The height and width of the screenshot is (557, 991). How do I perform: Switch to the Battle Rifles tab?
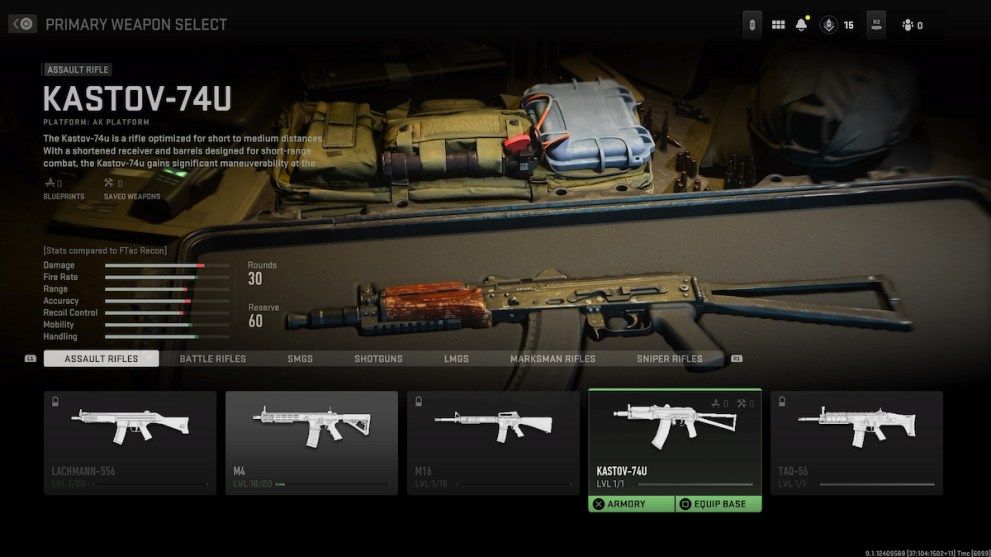(212, 359)
